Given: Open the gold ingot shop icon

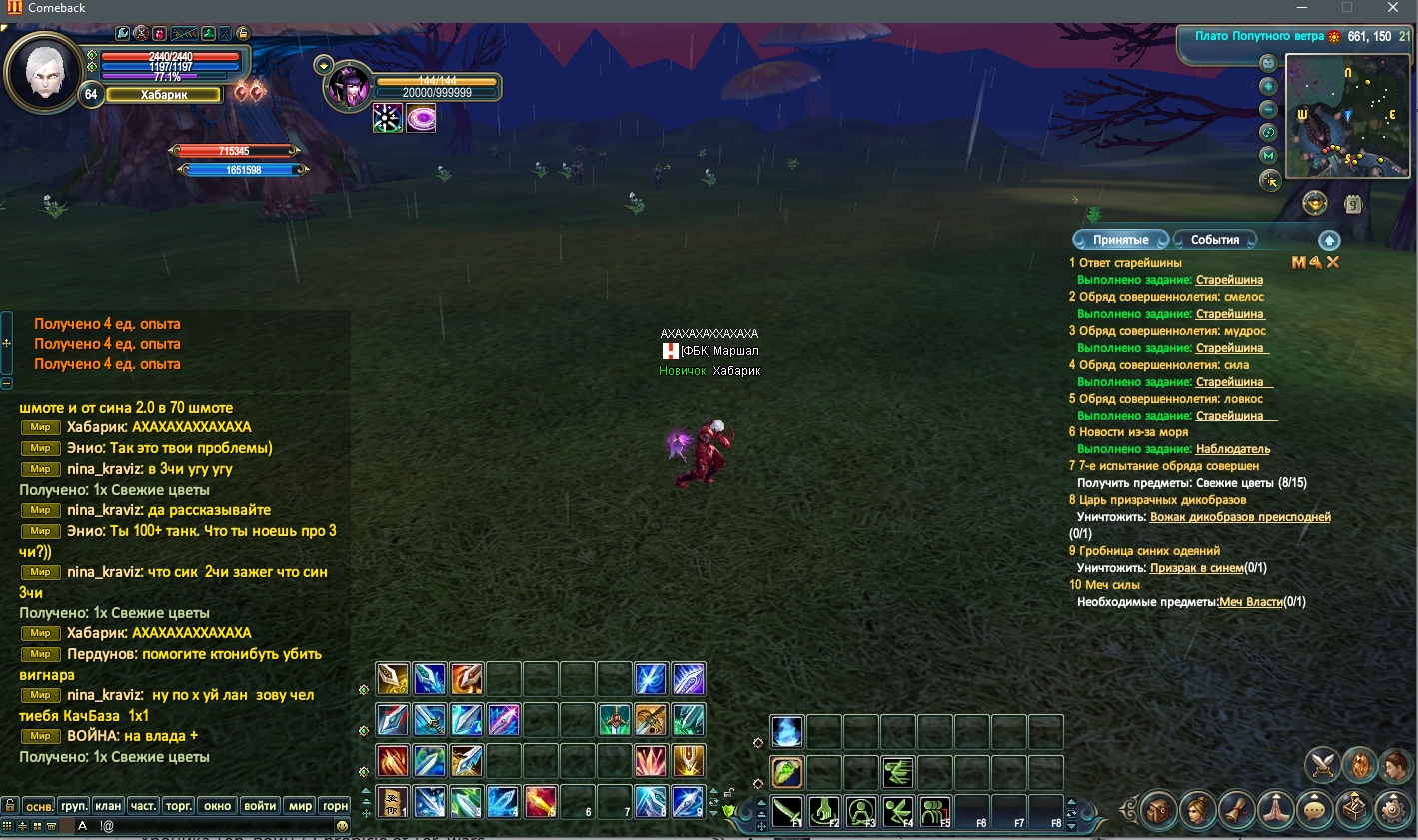Looking at the screenshot, I should point(1315,204).
